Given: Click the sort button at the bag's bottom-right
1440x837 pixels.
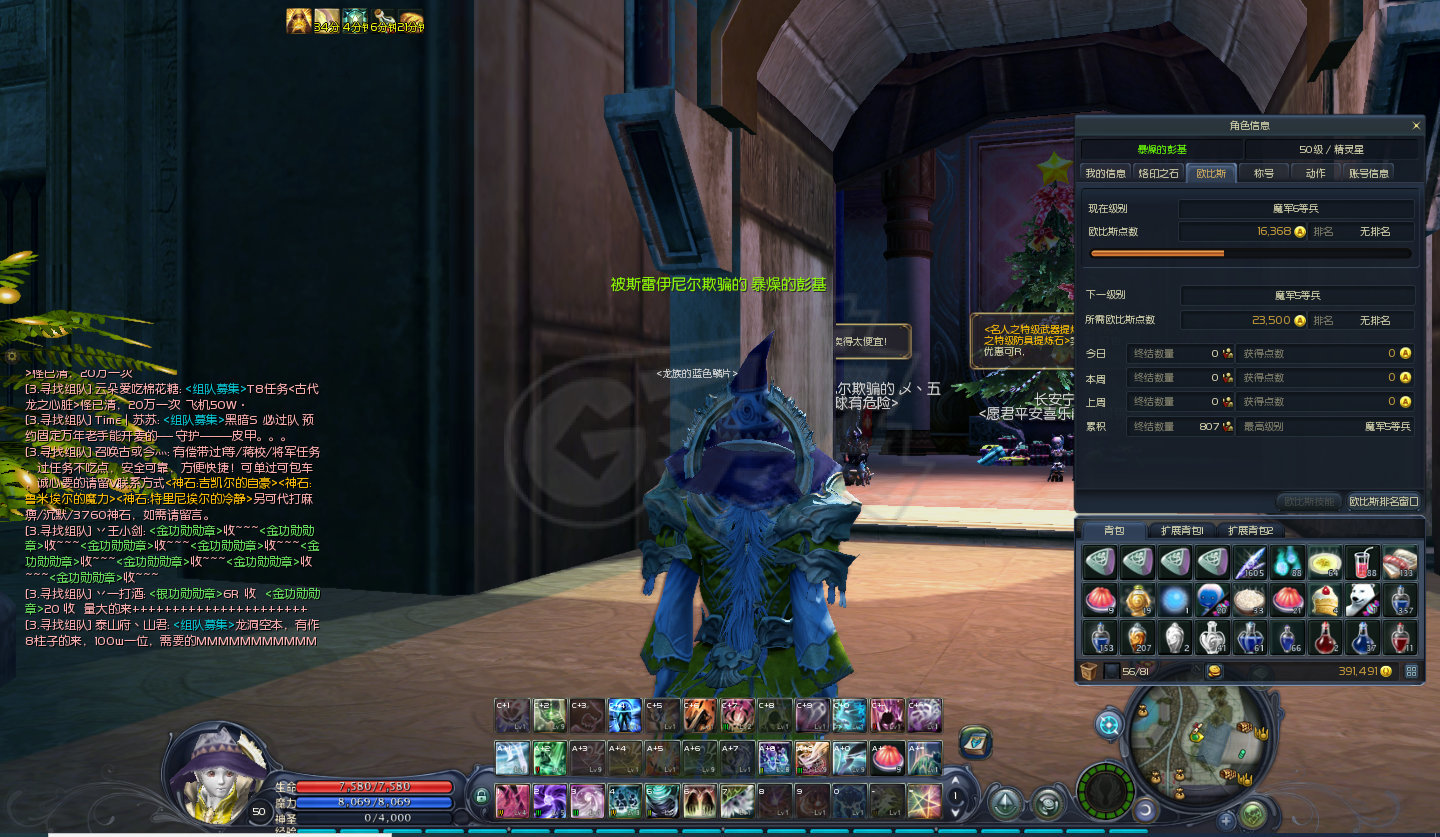Looking at the screenshot, I should coord(1411,671).
